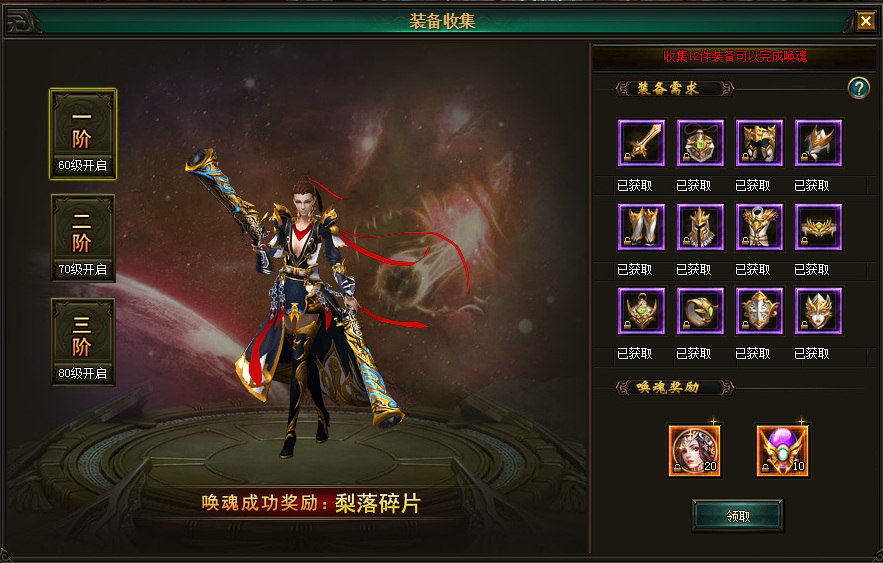This screenshot has width=883, height=563.
Task: Open the 三阶 tier tab
Action: [x=83, y=342]
